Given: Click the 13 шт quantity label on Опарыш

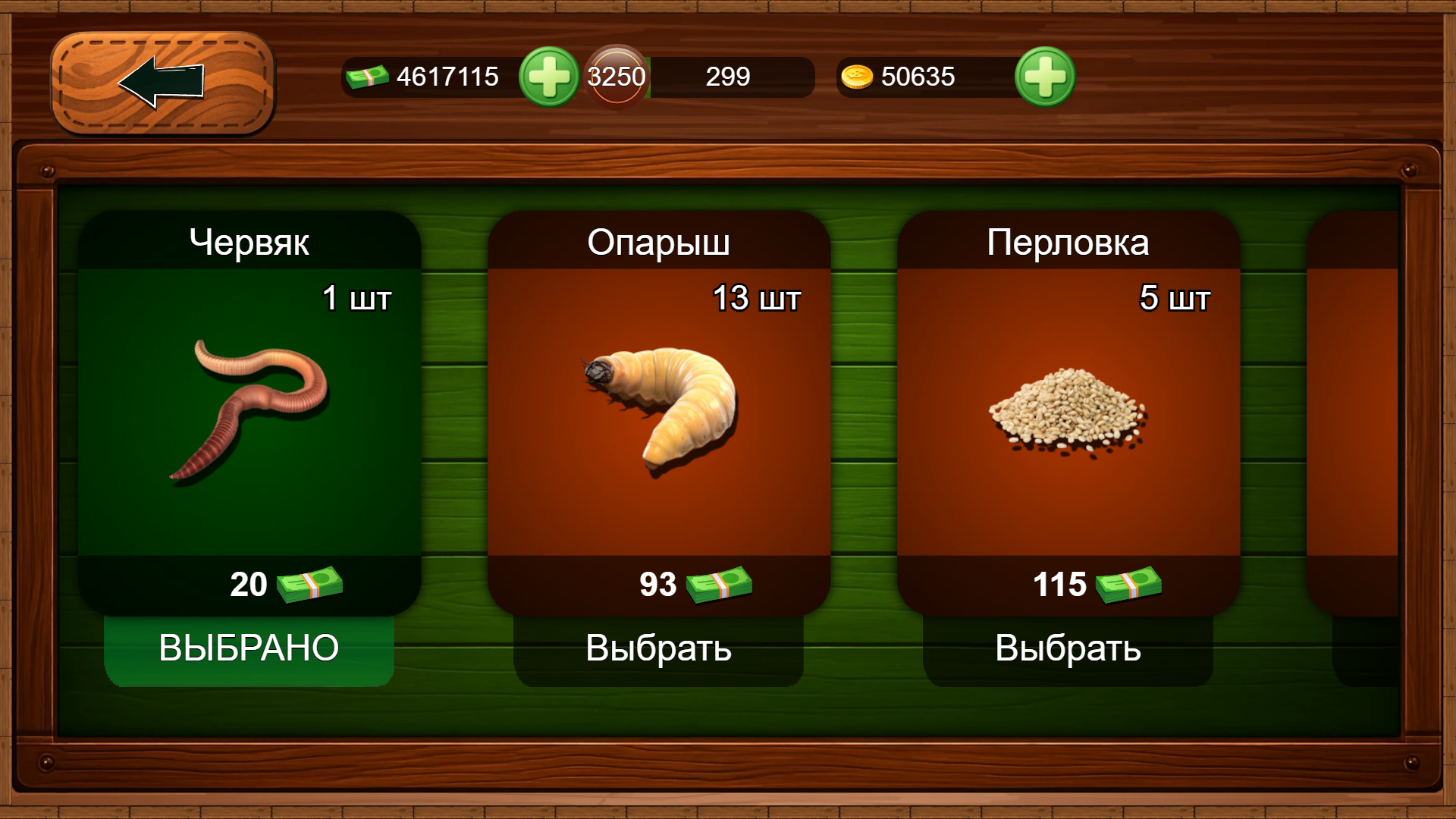Looking at the screenshot, I should pos(758,298).
